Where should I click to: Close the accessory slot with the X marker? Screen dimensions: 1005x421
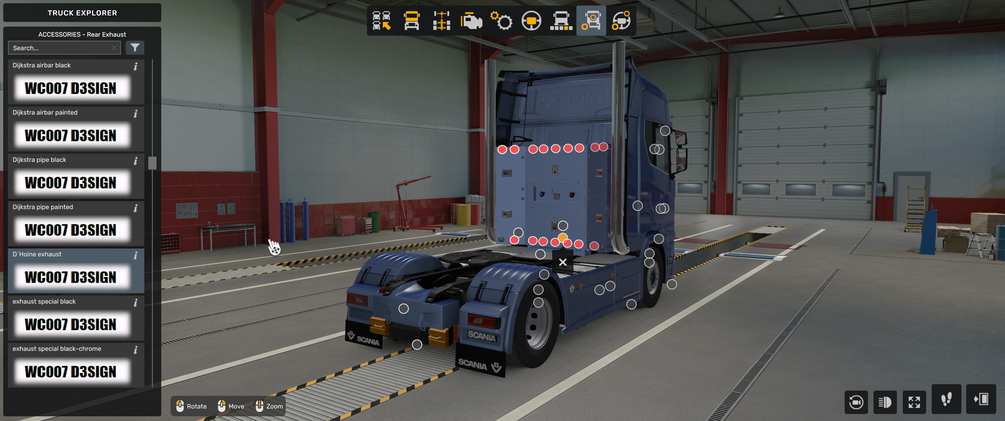[x=563, y=262]
